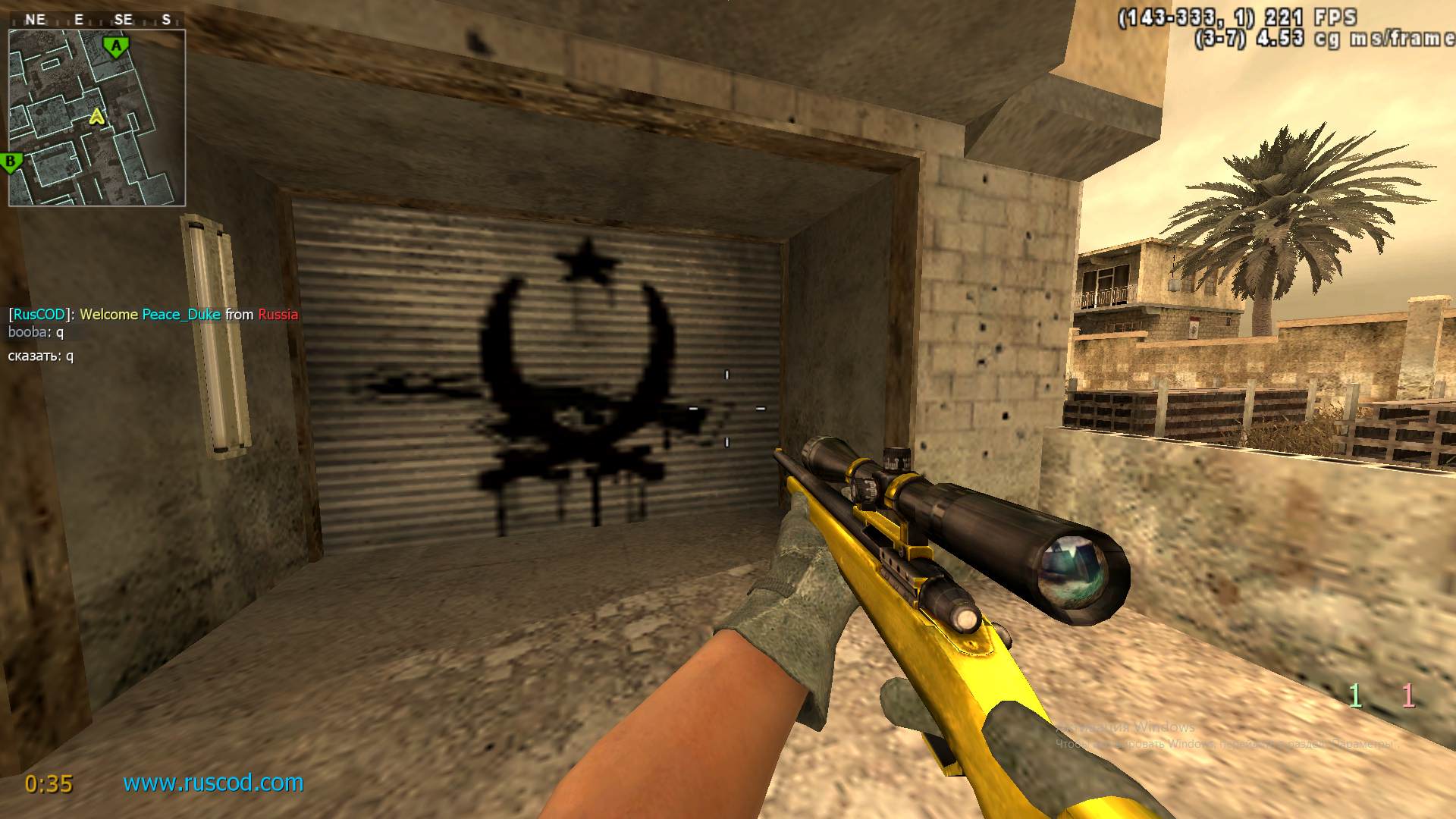
Task: Toggle the teal team score indicator showing 1
Action: (1357, 695)
